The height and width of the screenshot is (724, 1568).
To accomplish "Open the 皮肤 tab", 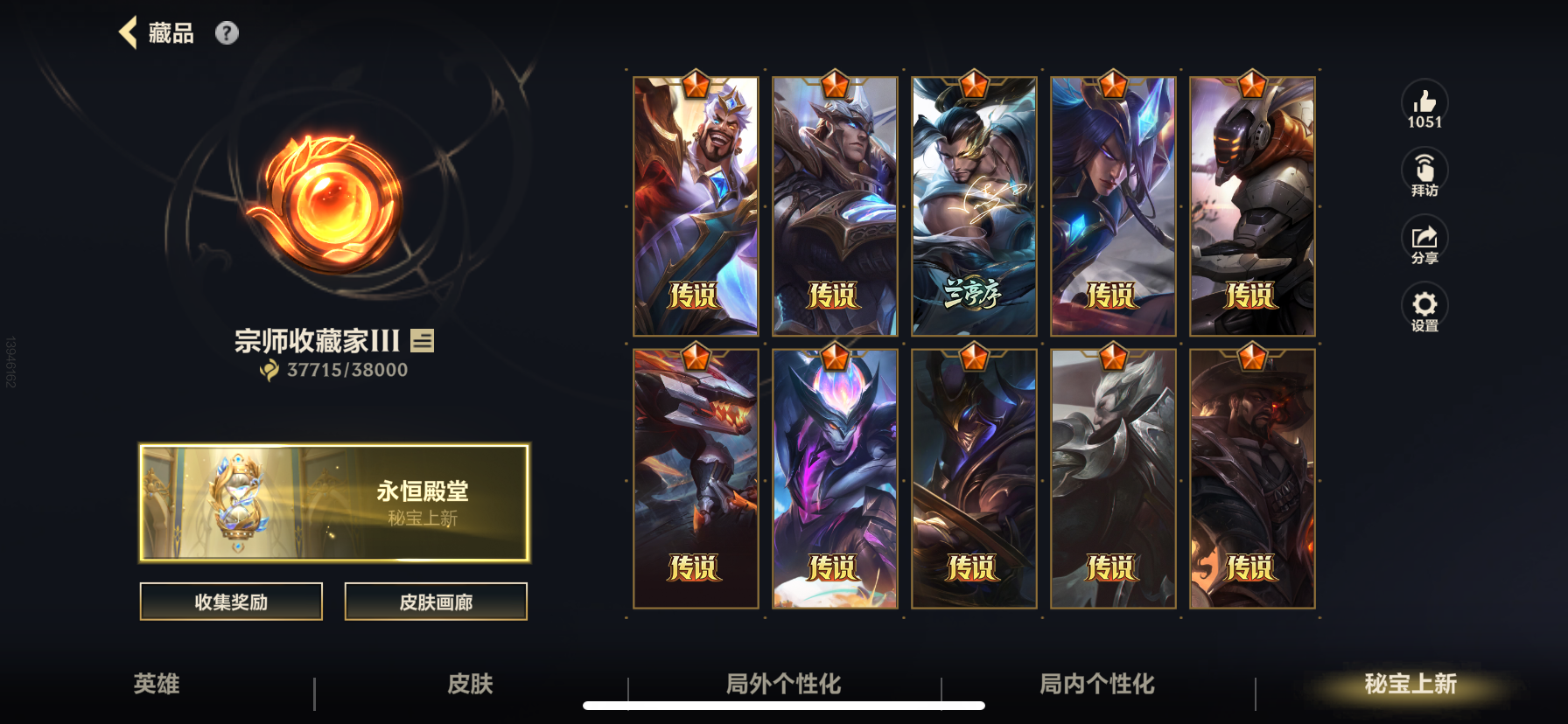I will tap(471, 686).
